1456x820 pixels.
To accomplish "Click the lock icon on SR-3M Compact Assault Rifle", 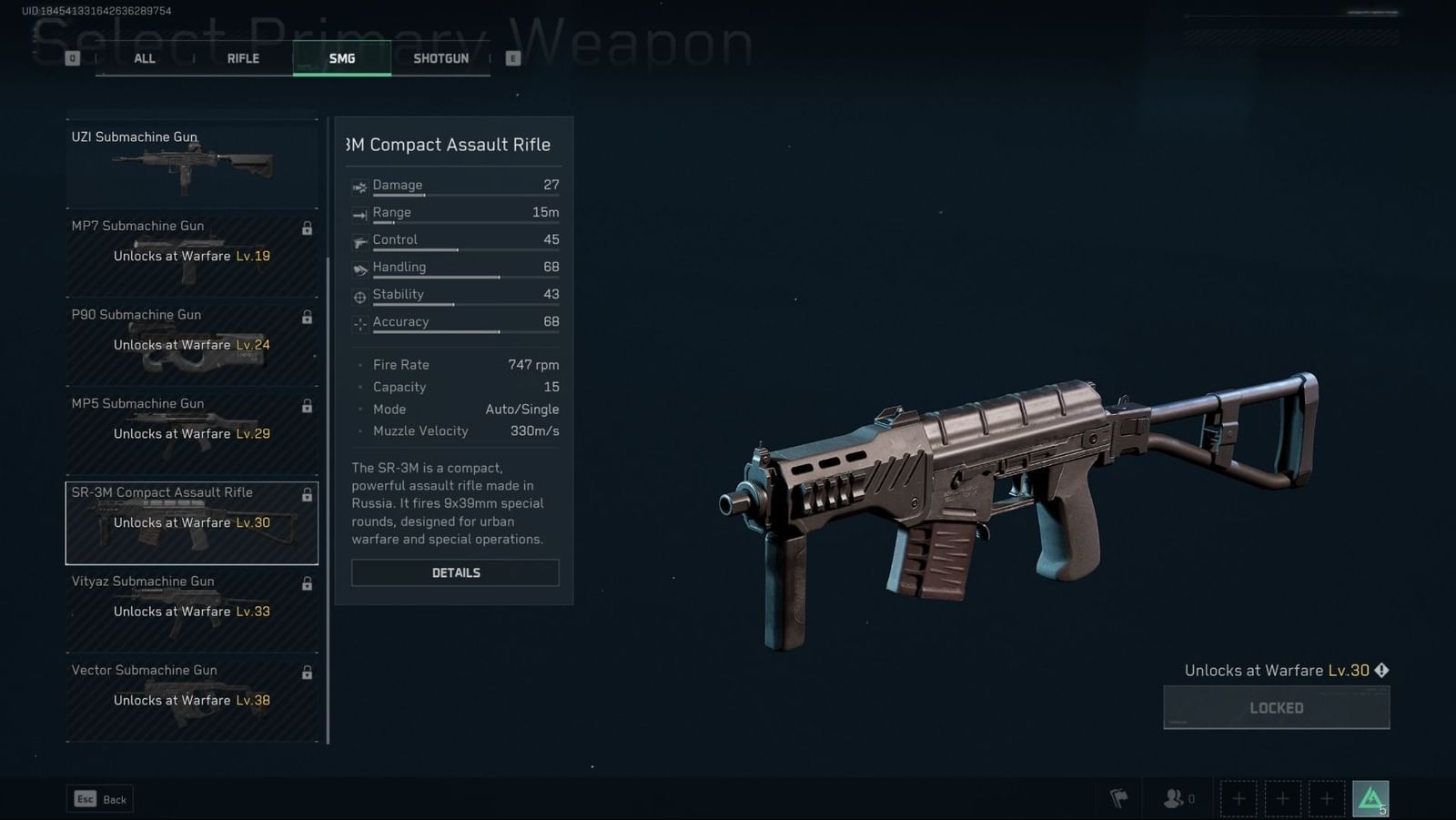I will [308, 495].
